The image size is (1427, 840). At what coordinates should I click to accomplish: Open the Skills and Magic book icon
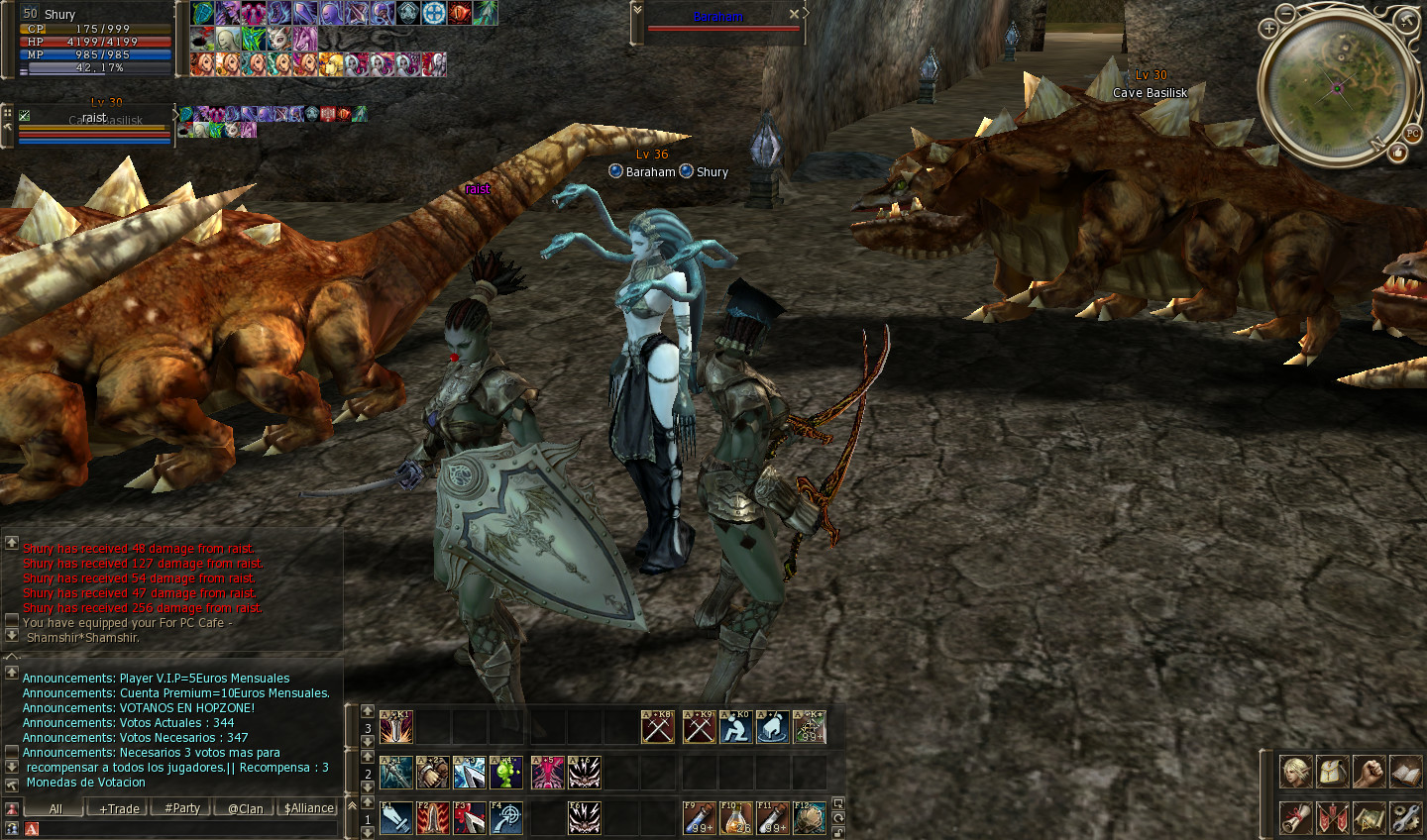click(1405, 771)
